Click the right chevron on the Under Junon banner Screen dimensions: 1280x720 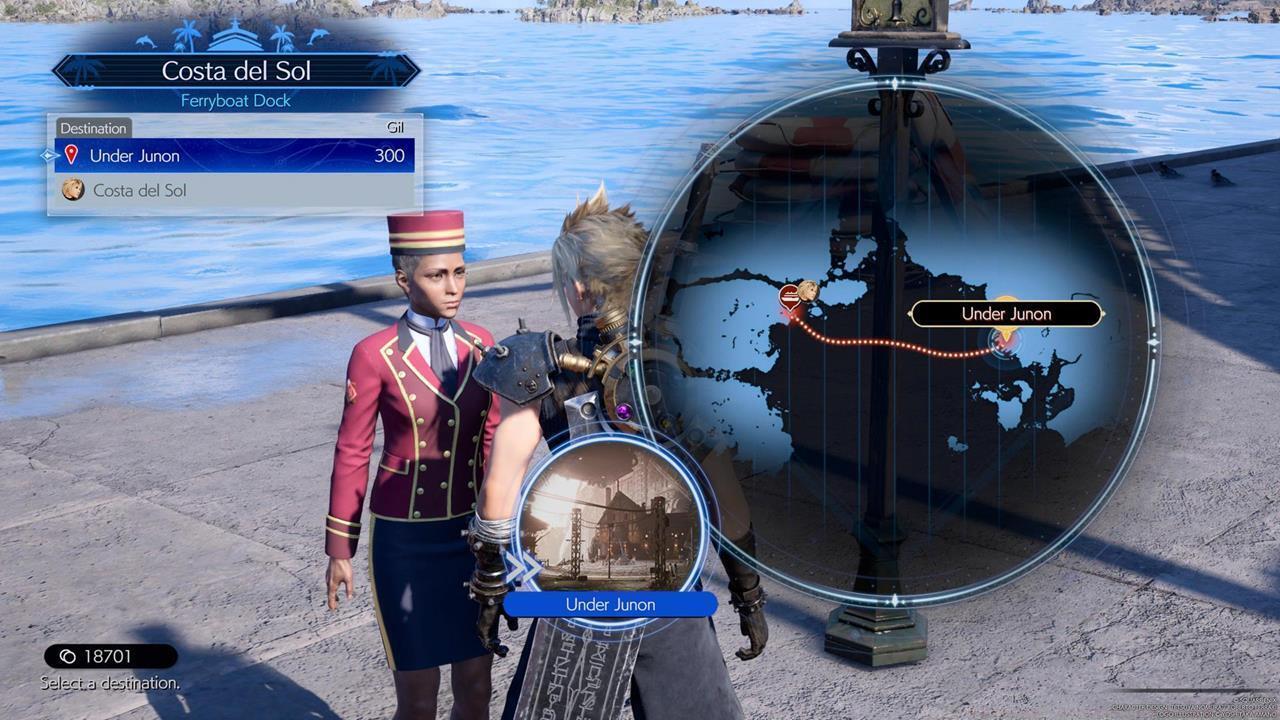coord(1102,313)
